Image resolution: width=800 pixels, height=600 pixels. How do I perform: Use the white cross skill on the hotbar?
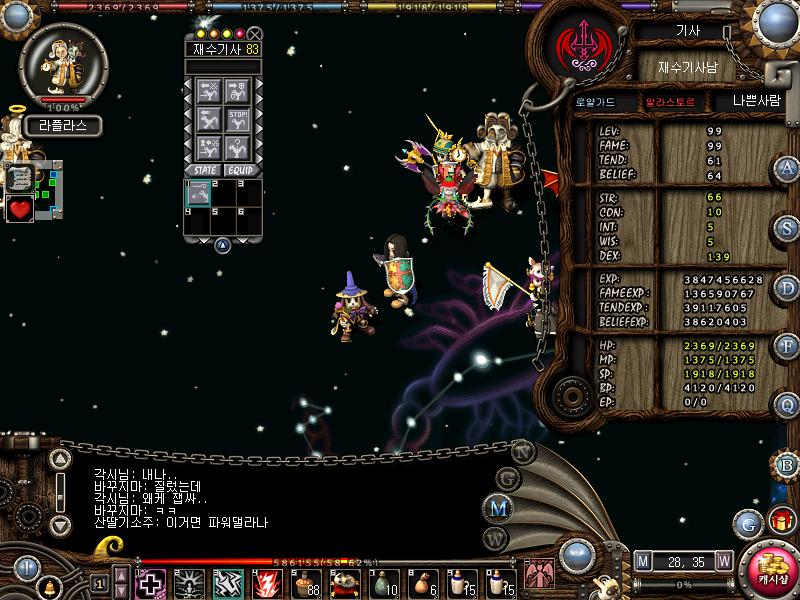[x=151, y=582]
